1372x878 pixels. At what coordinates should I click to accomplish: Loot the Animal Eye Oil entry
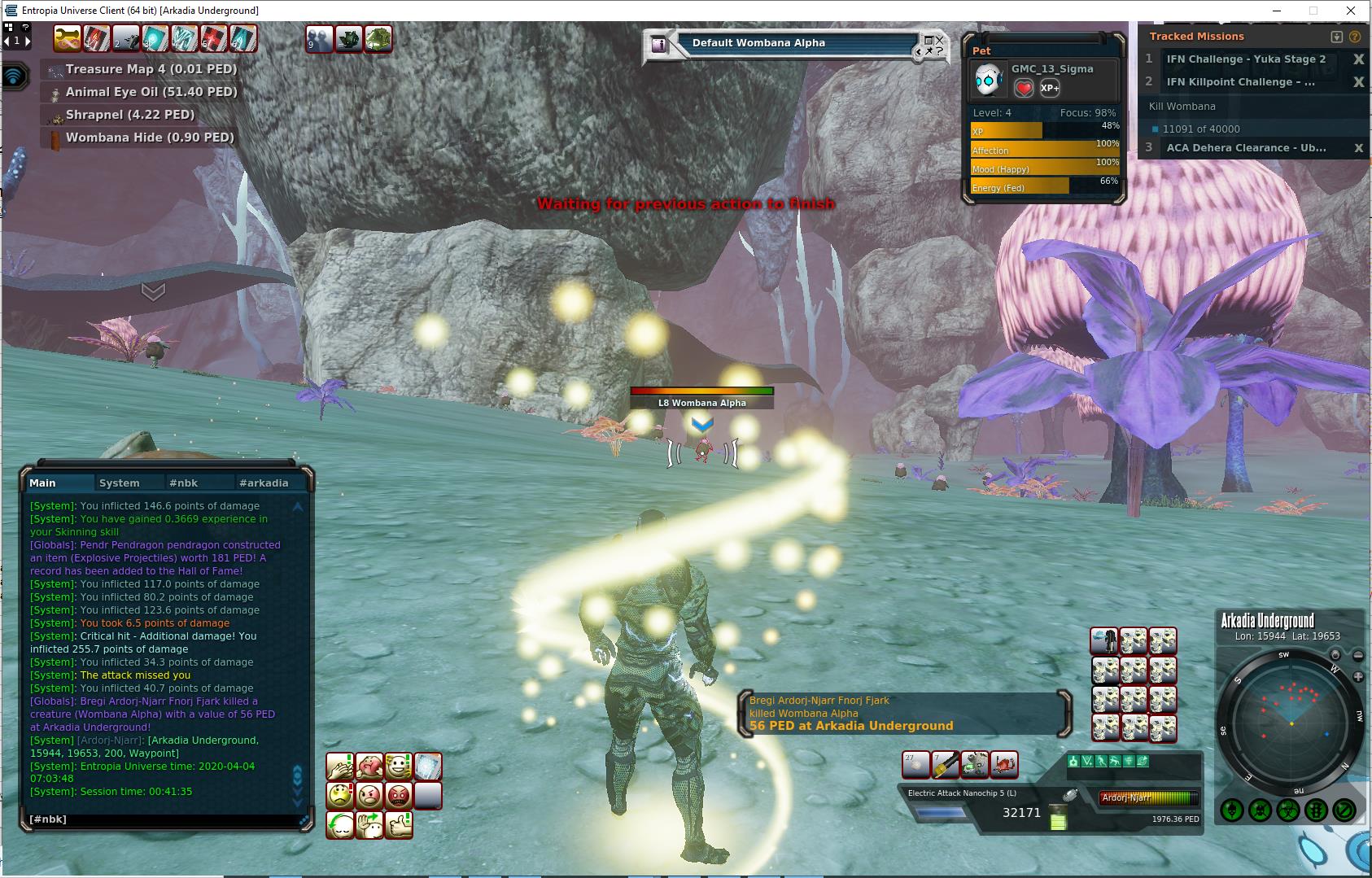pos(151,92)
